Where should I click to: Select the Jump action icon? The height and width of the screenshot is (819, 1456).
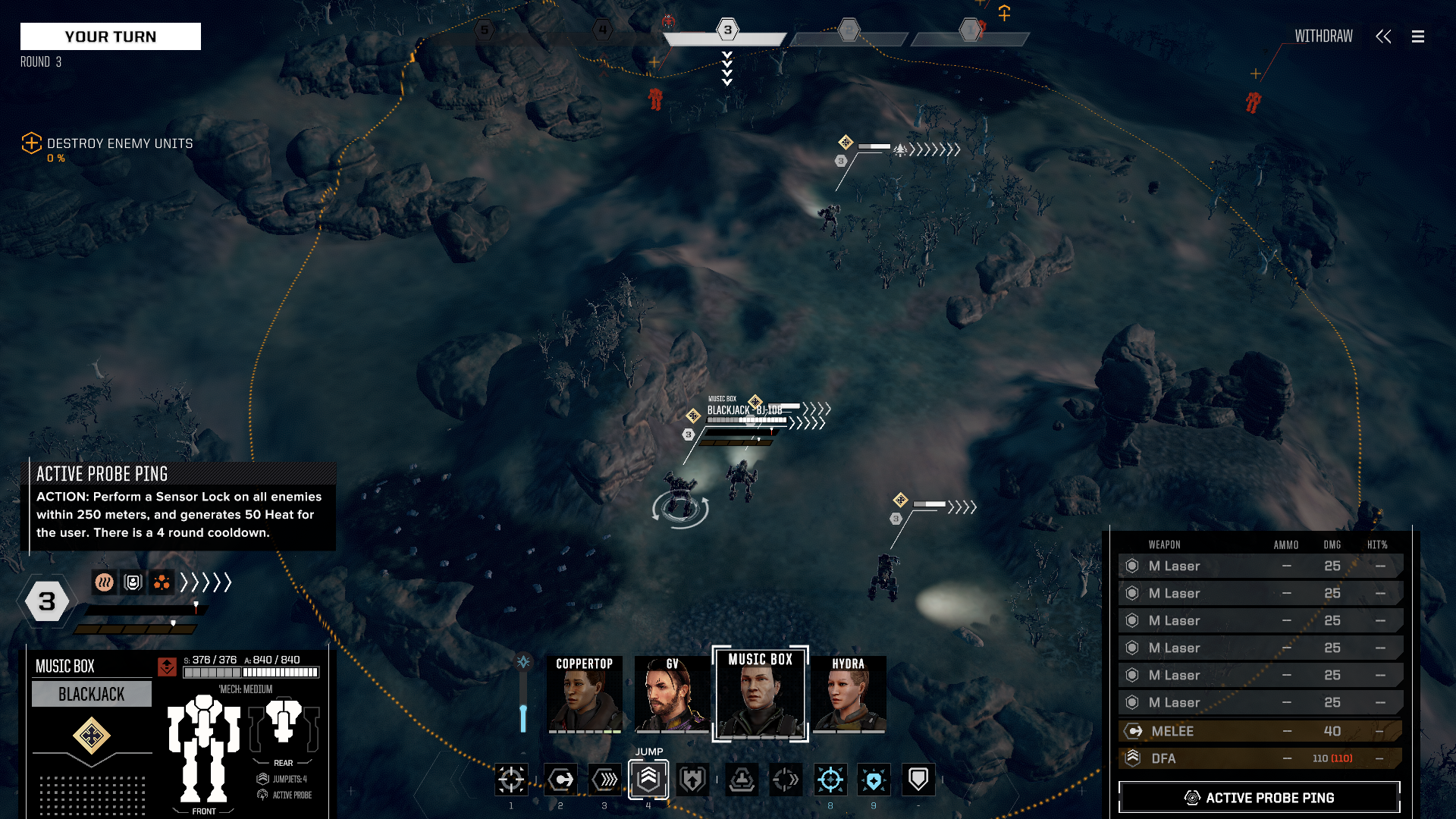click(x=648, y=779)
